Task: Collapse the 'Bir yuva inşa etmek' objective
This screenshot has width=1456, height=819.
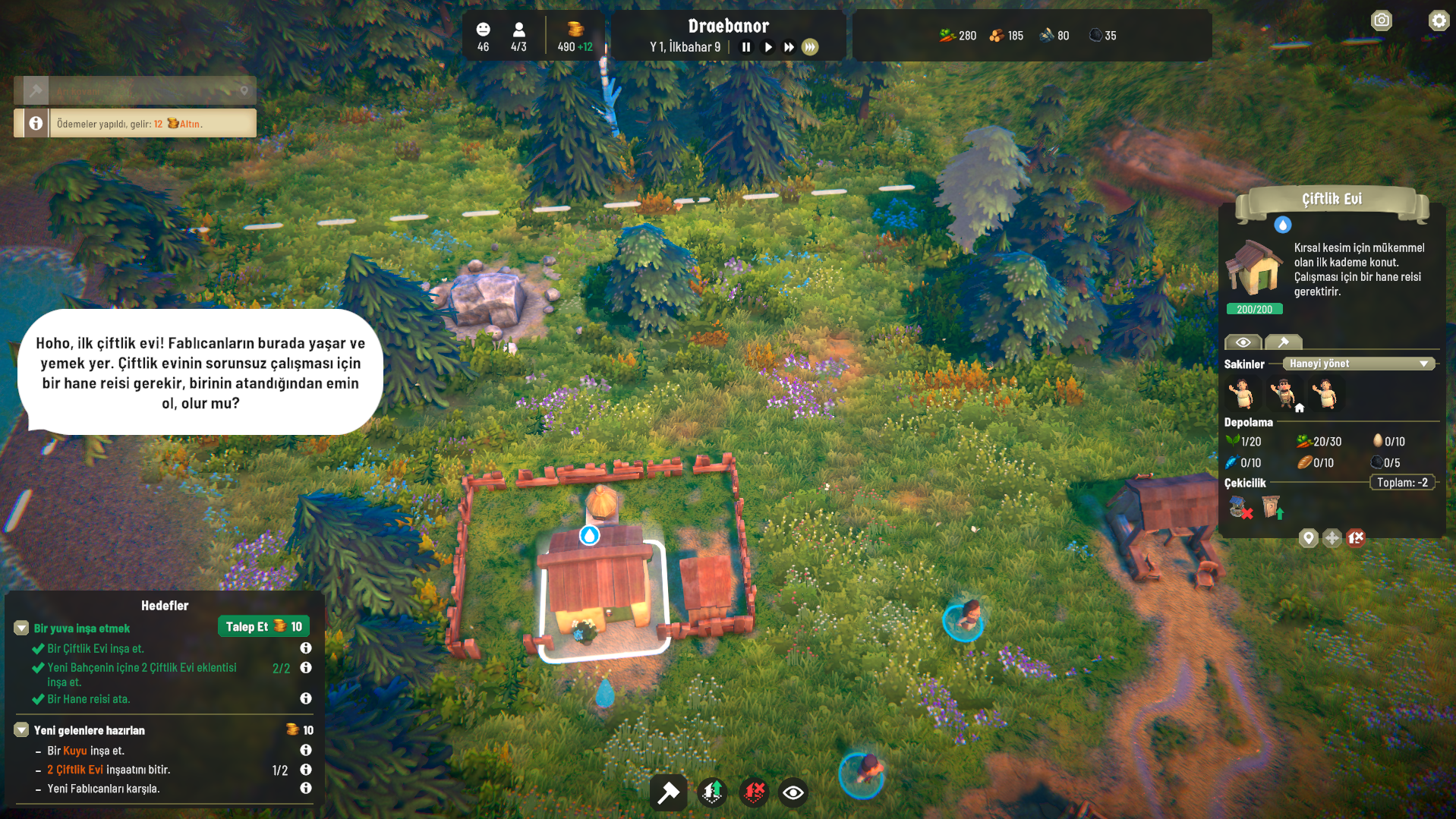Action: click(x=21, y=628)
